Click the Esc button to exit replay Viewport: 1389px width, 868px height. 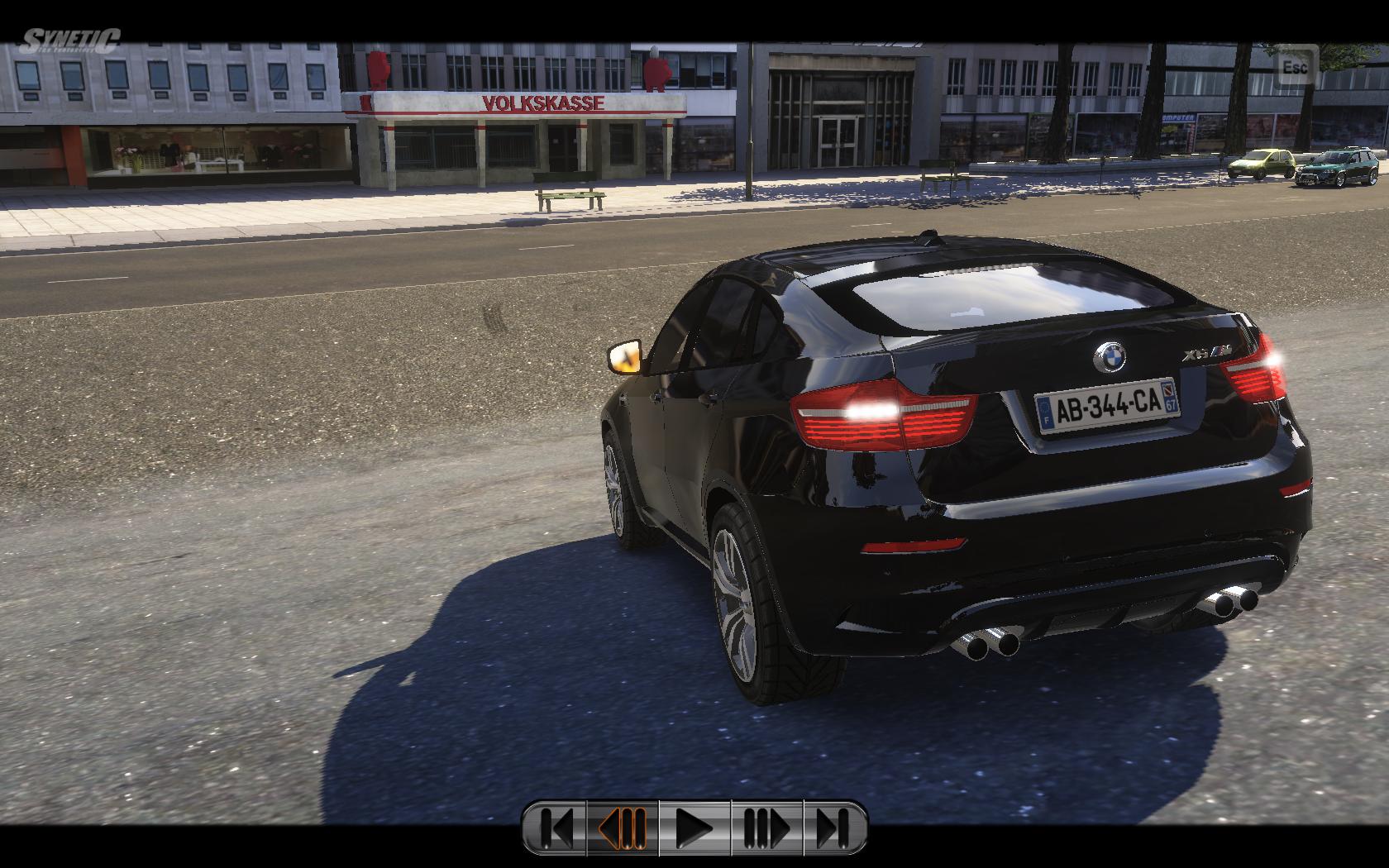click(1295, 67)
